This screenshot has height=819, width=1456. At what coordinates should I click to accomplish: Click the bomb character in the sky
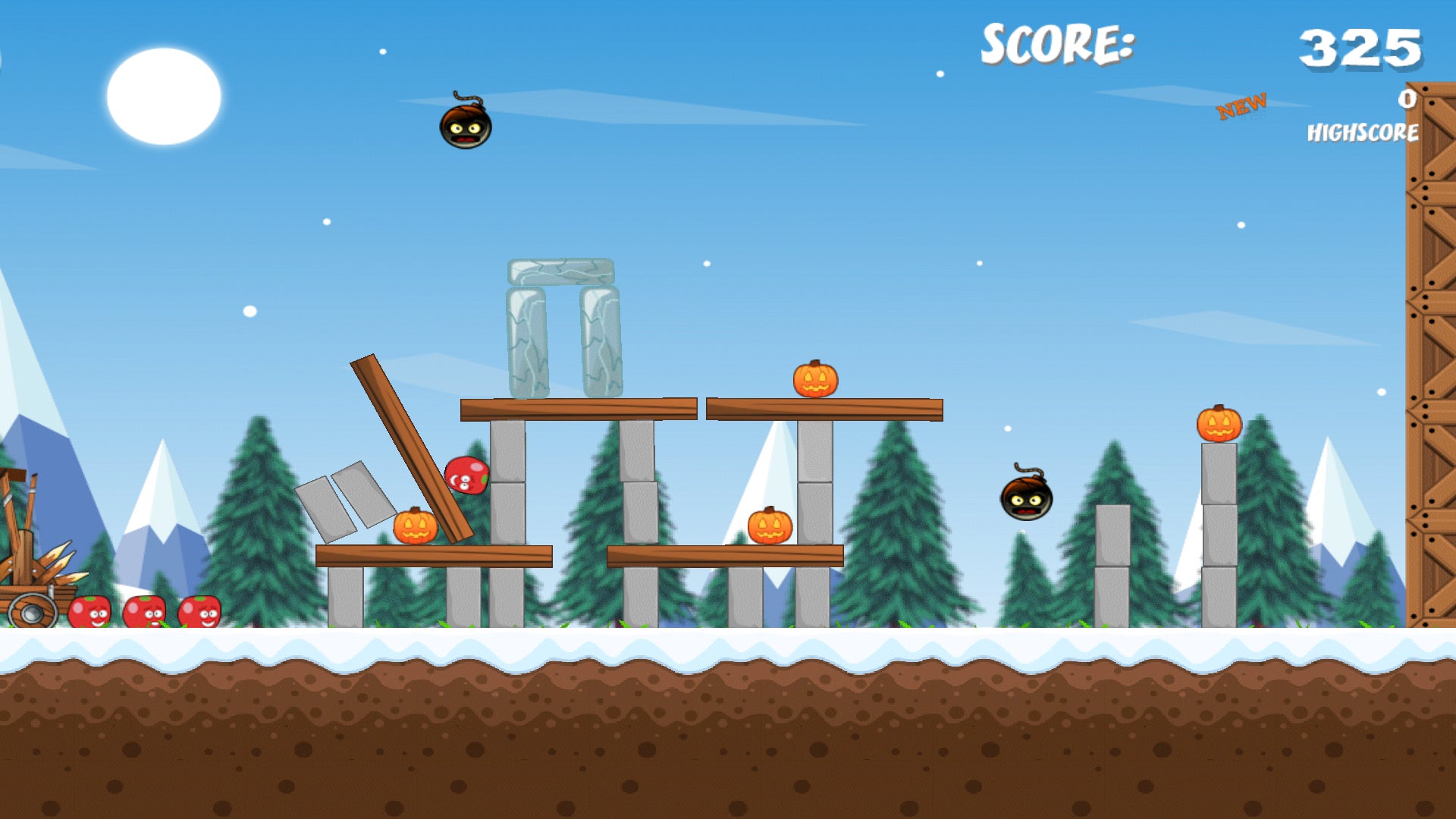465,125
